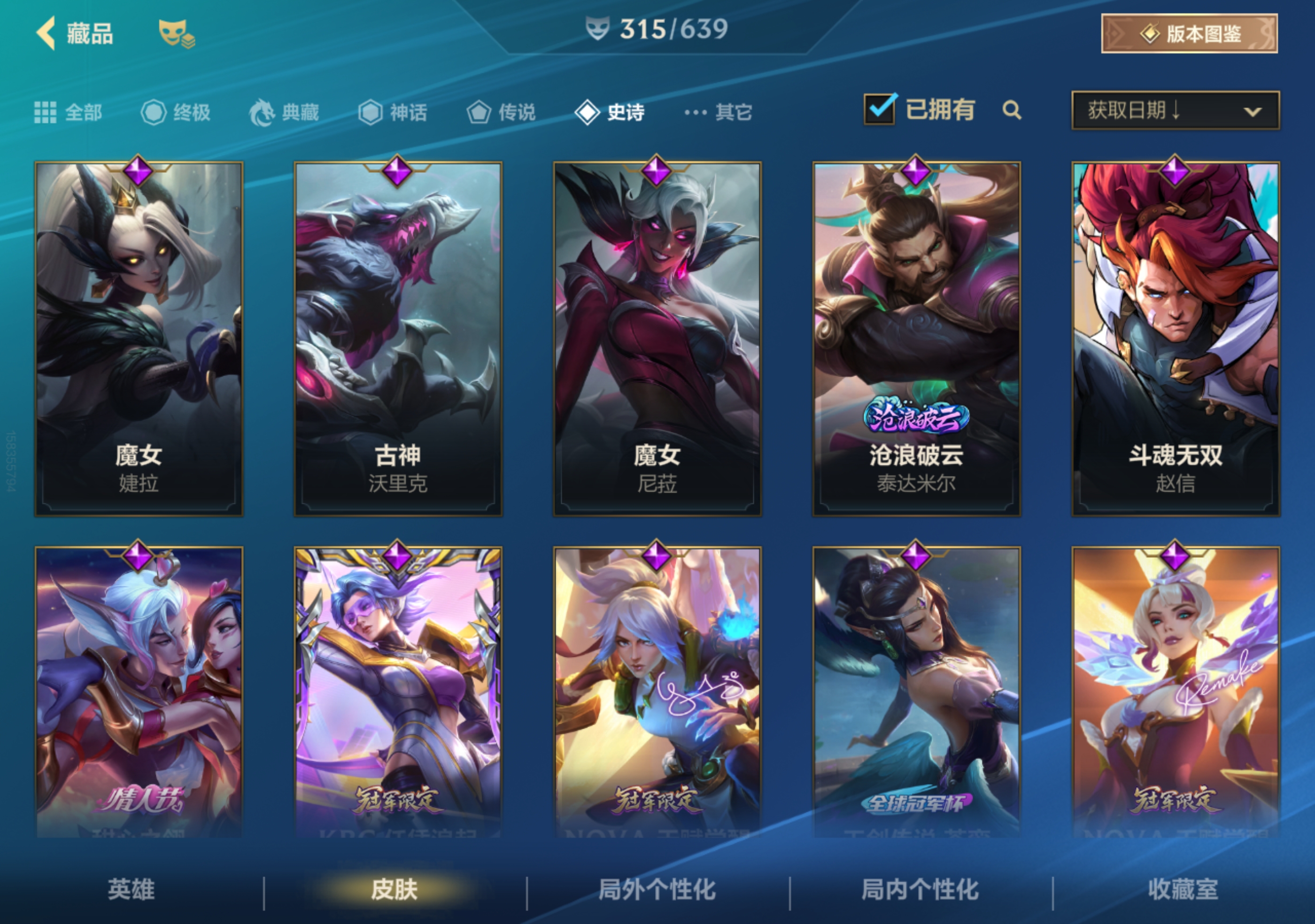The height and width of the screenshot is (924, 1315).
Task: Choose the 史诗 rarity filter
Action: [x=611, y=112]
